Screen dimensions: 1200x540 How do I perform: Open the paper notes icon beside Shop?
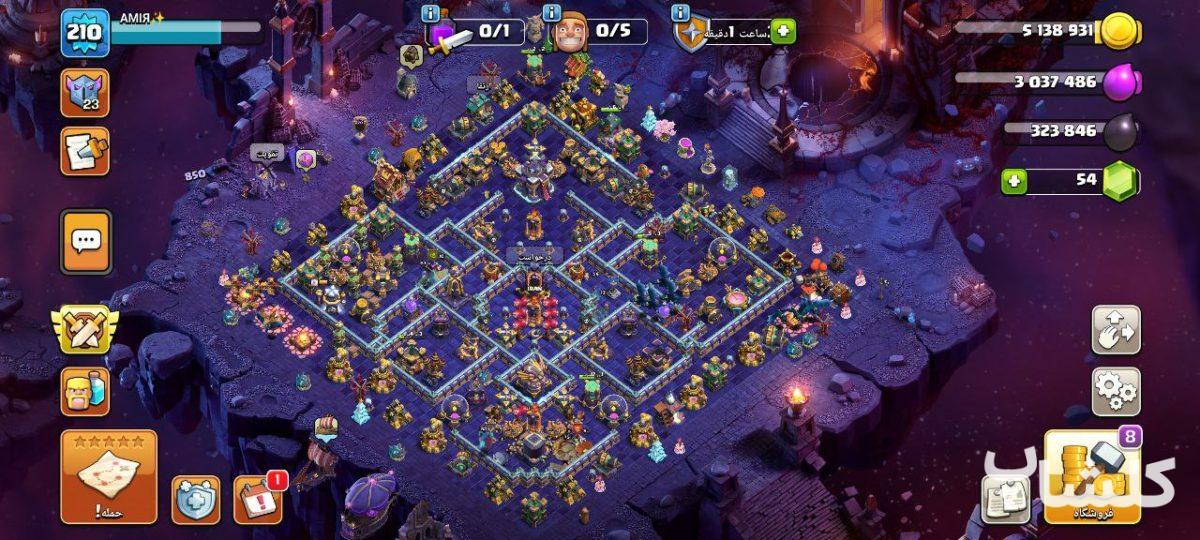(1004, 499)
